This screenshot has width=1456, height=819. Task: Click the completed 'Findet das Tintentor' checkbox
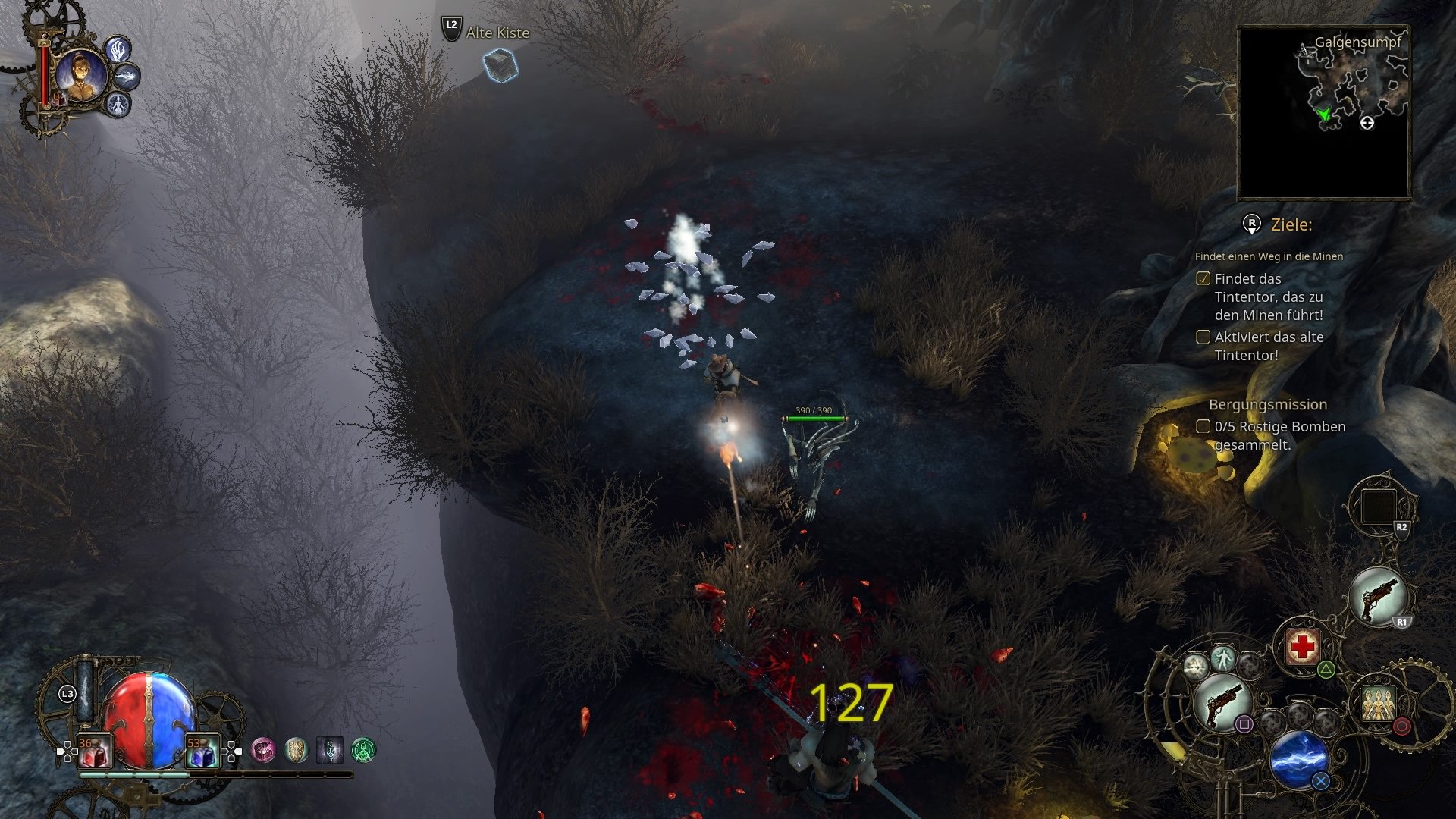coord(1204,279)
